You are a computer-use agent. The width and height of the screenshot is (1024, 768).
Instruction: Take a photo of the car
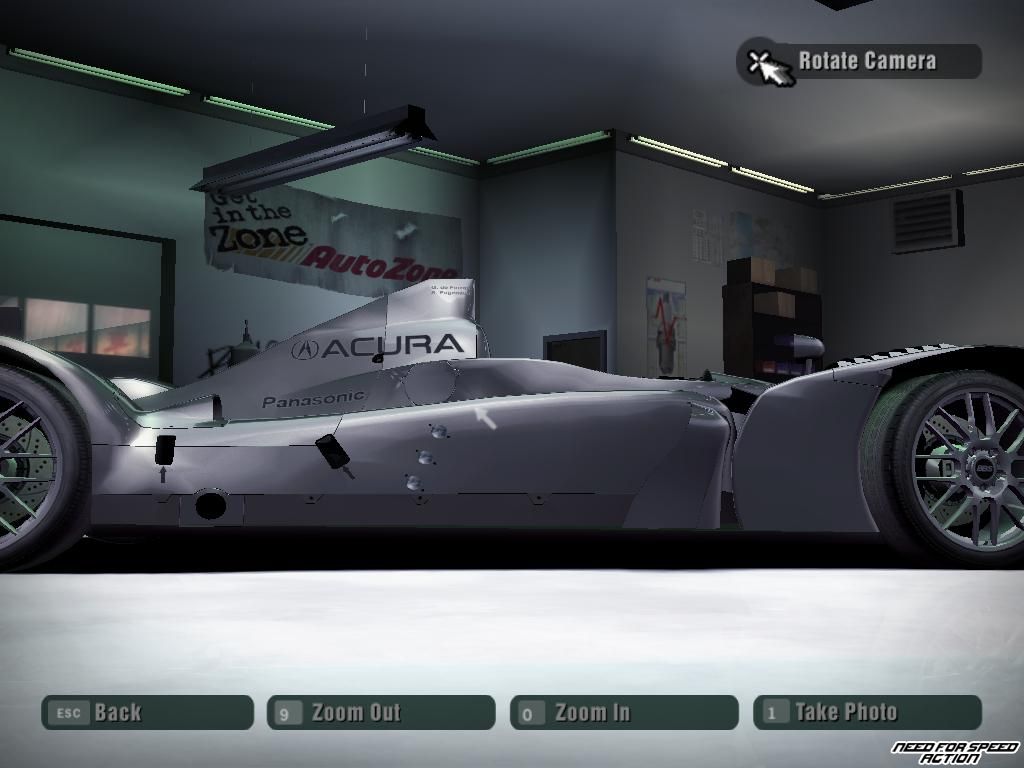click(867, 713)
